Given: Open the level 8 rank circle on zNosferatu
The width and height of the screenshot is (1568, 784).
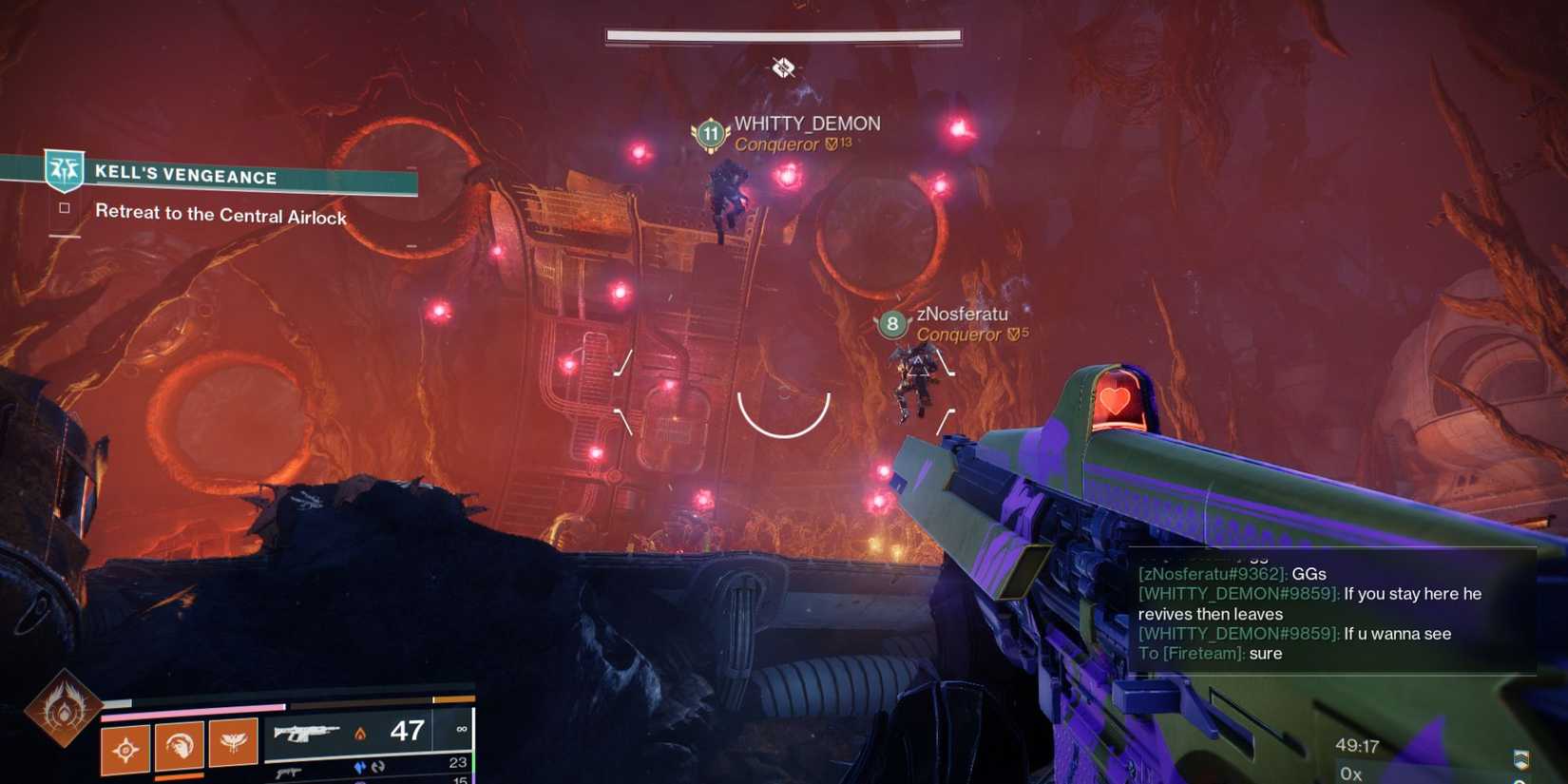Looking at the screenshot, I should pyautogui.click(x=891, y=325).
